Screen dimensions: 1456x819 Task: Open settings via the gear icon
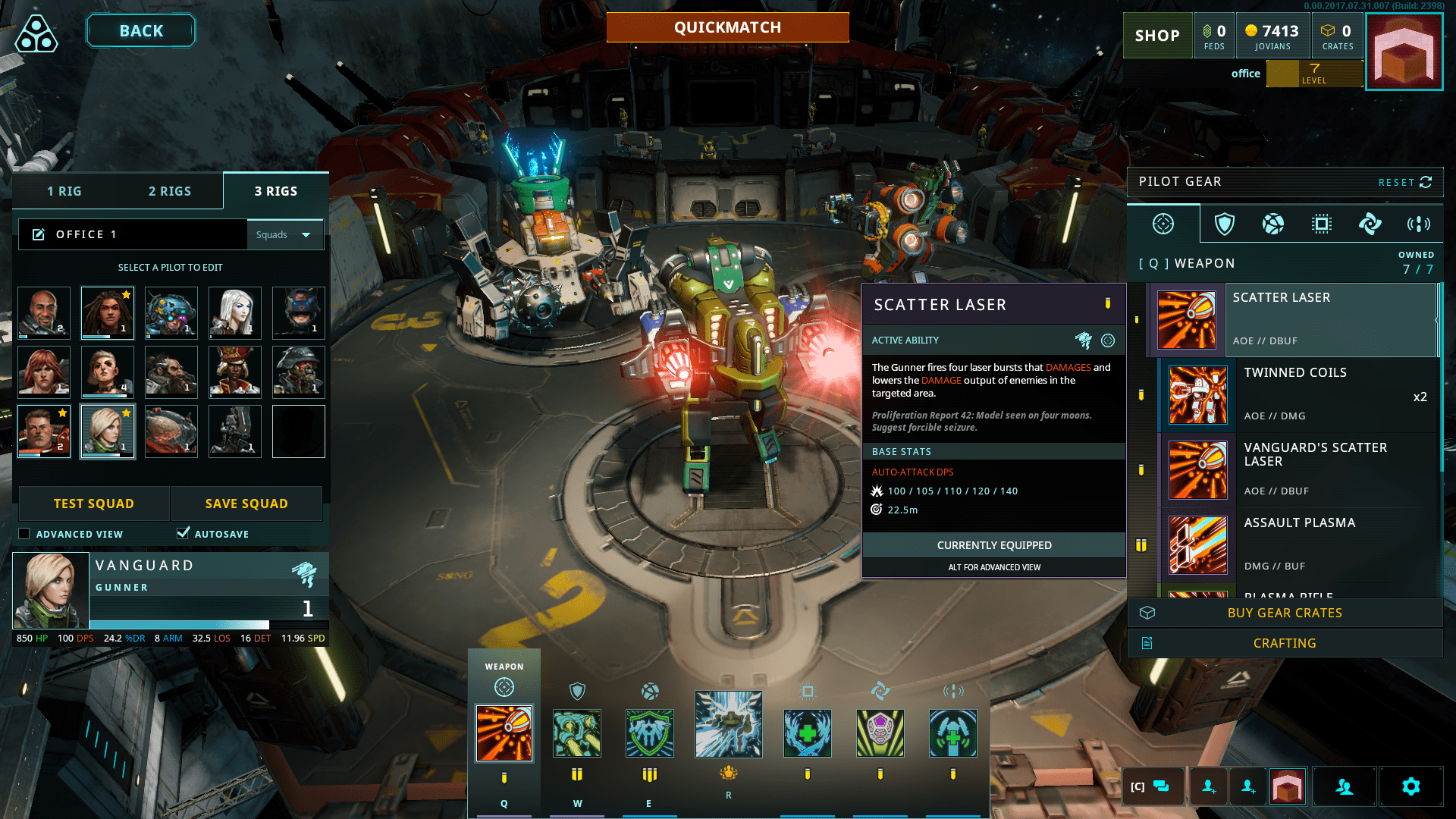pyautogui.click(x=1410, y=786)
